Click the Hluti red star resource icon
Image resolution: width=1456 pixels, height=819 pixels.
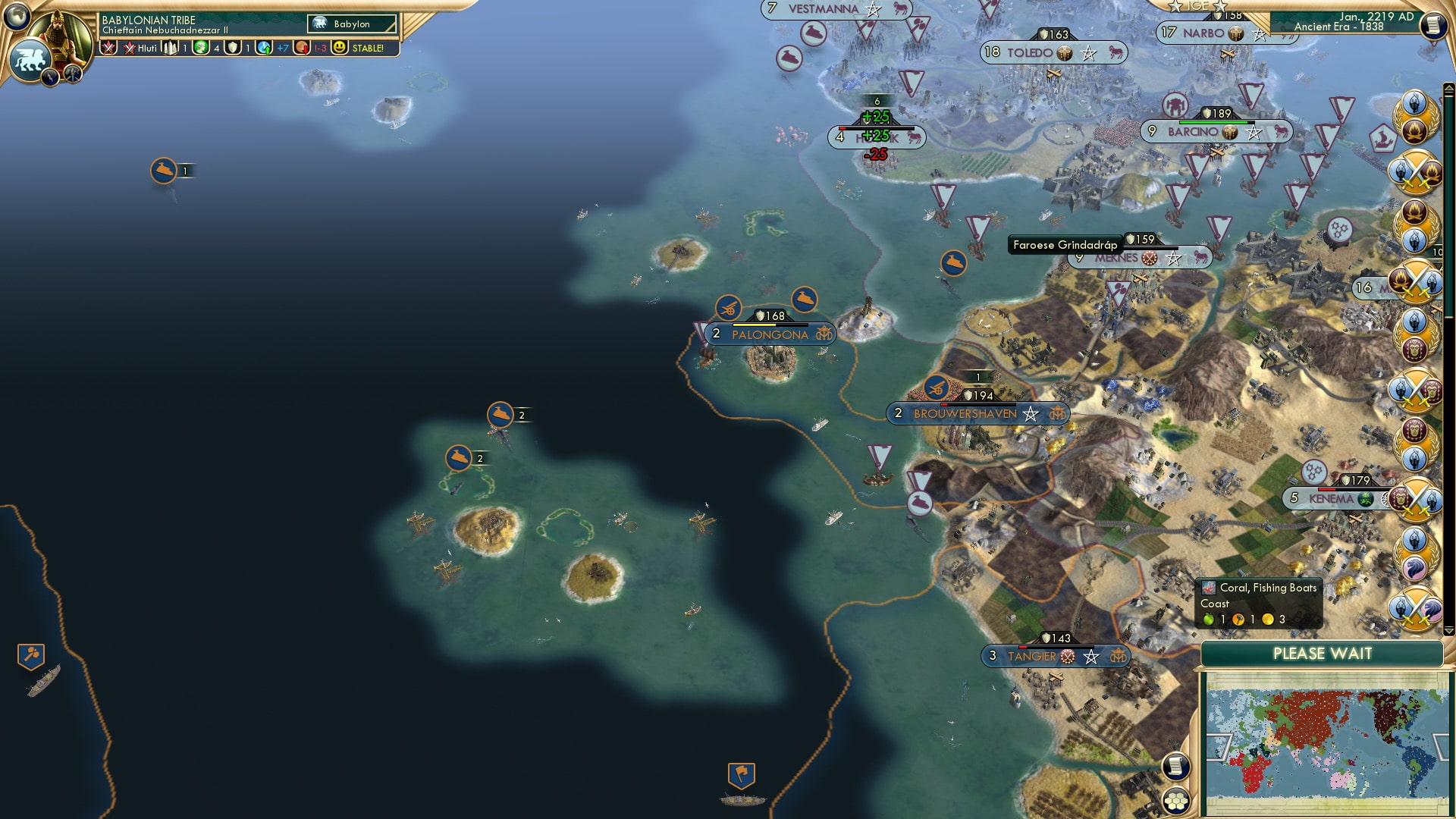click(129, 47)
